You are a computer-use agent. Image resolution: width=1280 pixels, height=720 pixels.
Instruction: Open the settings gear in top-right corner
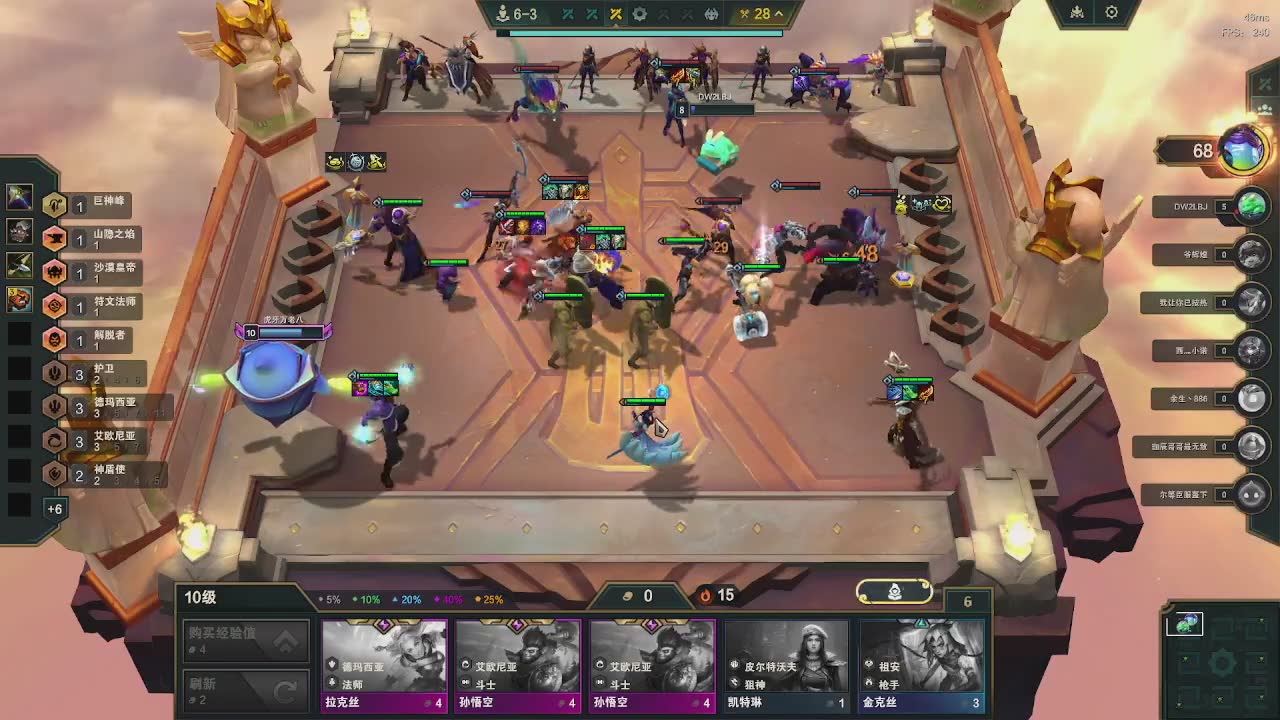(1111, 13)
